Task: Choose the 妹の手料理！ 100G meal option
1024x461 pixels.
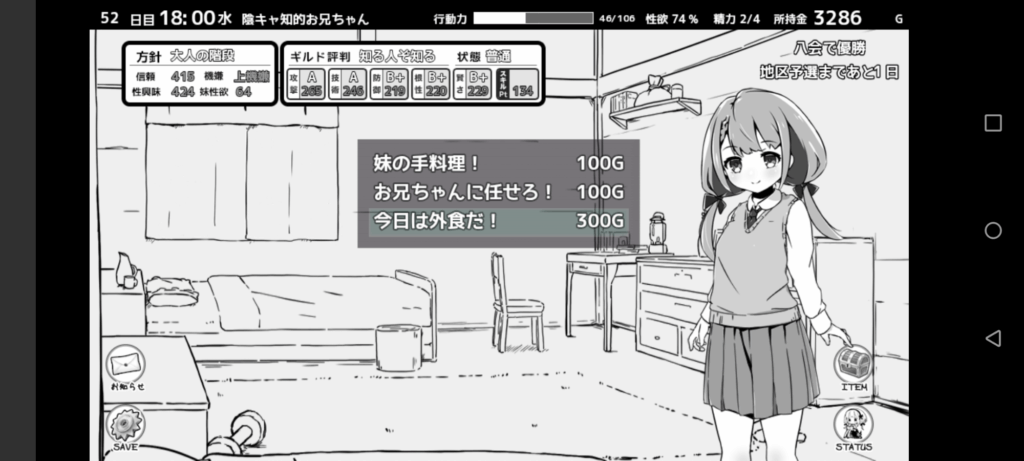Action: click(x=498, y=163)
